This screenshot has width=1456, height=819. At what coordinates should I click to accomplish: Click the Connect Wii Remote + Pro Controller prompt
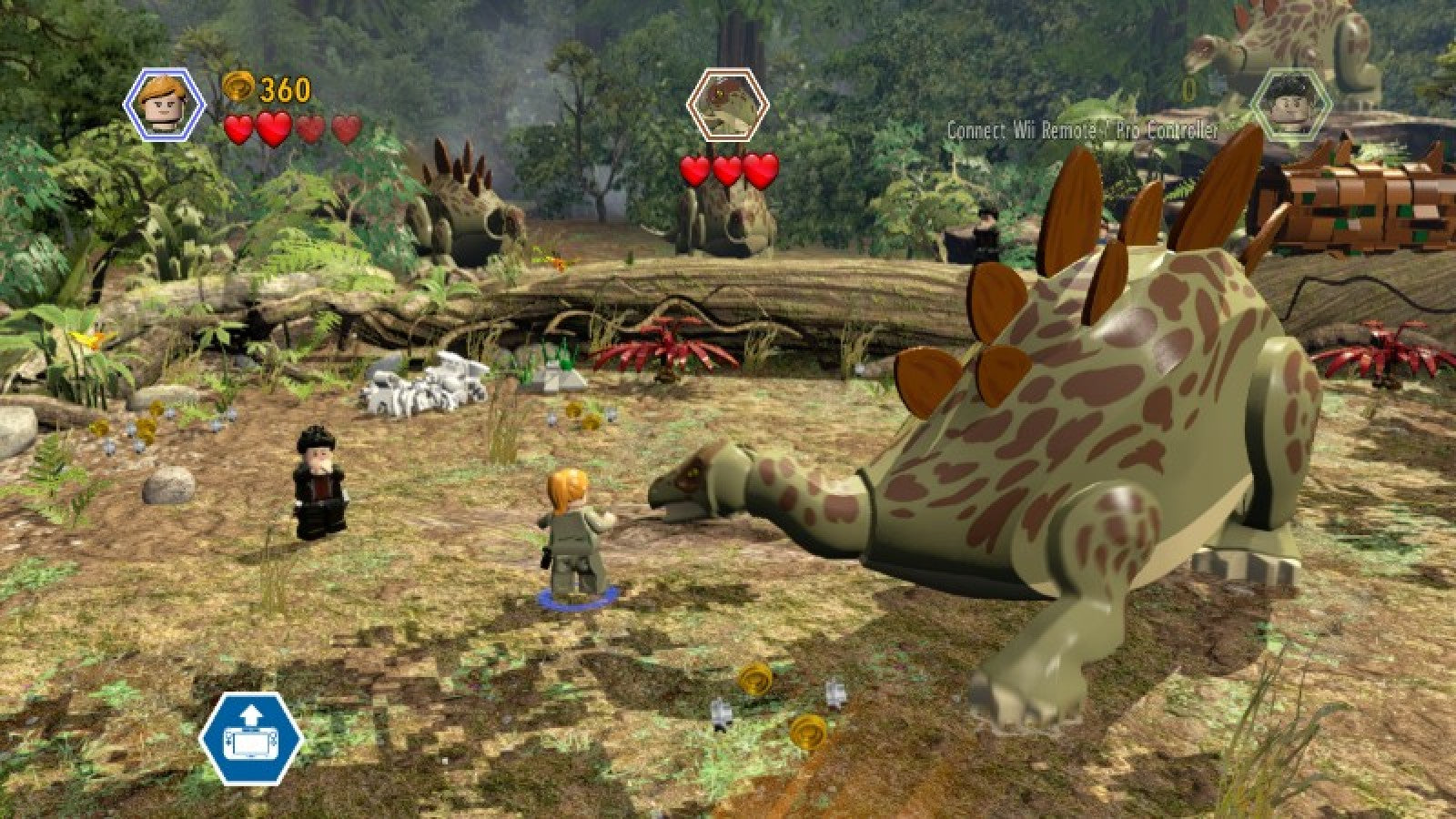tap(1081, 130)
